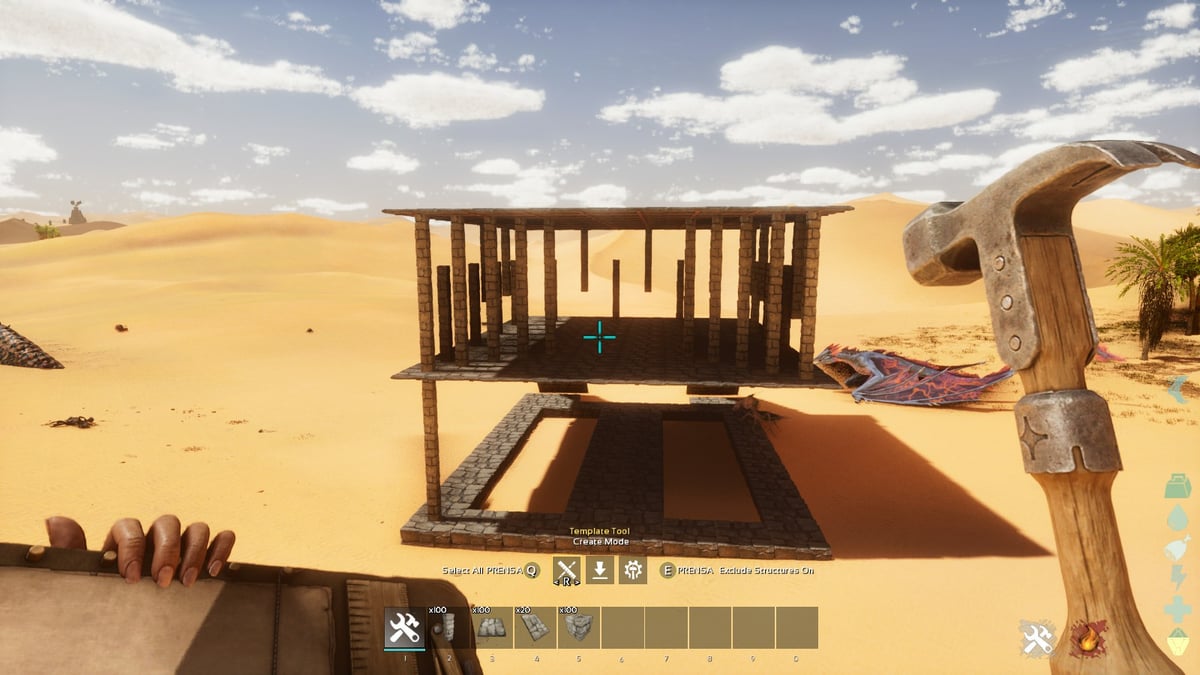Click the water droplet status icon
Screen dimensions: 1200x675
1178,517
